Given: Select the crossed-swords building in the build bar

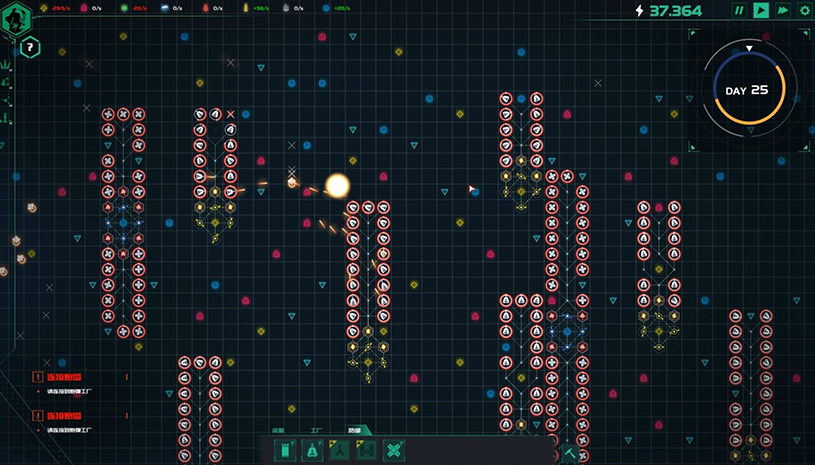Looking at the screenshot, I should (x=393, y=451).
